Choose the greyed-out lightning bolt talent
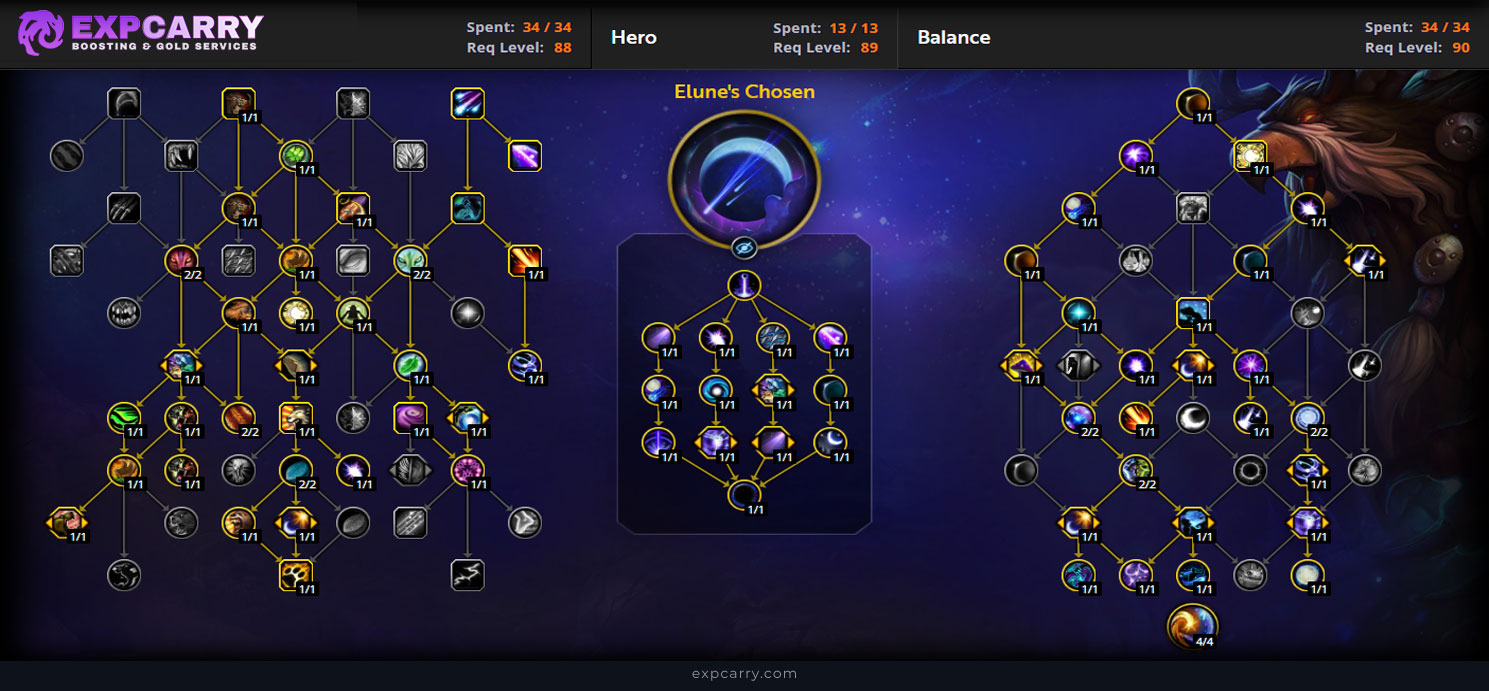Screen dimensions: 1489x691 coord(468,574)
